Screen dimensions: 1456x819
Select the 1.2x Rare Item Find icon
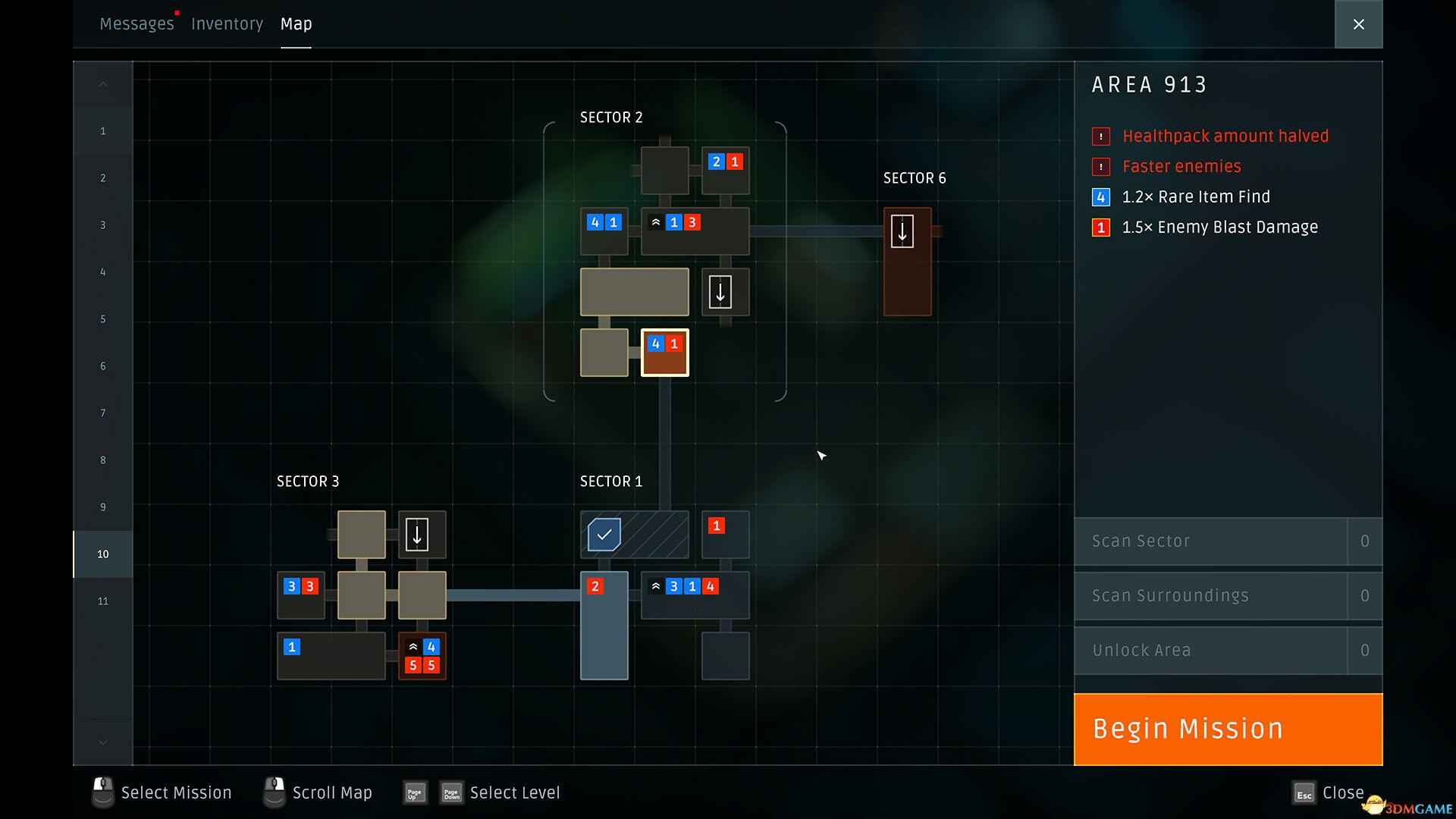click(1101, 197)
